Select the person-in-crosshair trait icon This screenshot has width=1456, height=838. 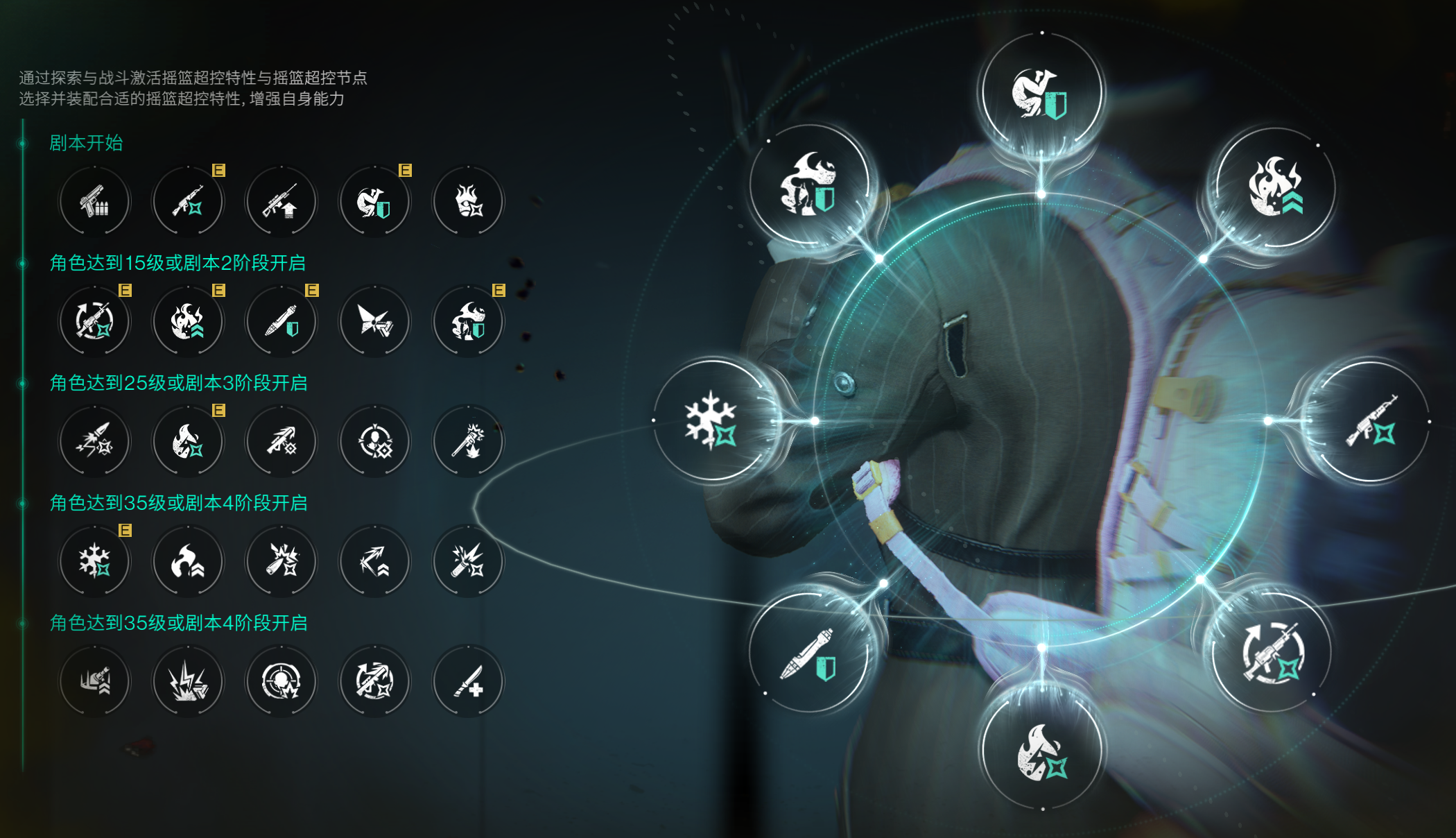point(374,441)
